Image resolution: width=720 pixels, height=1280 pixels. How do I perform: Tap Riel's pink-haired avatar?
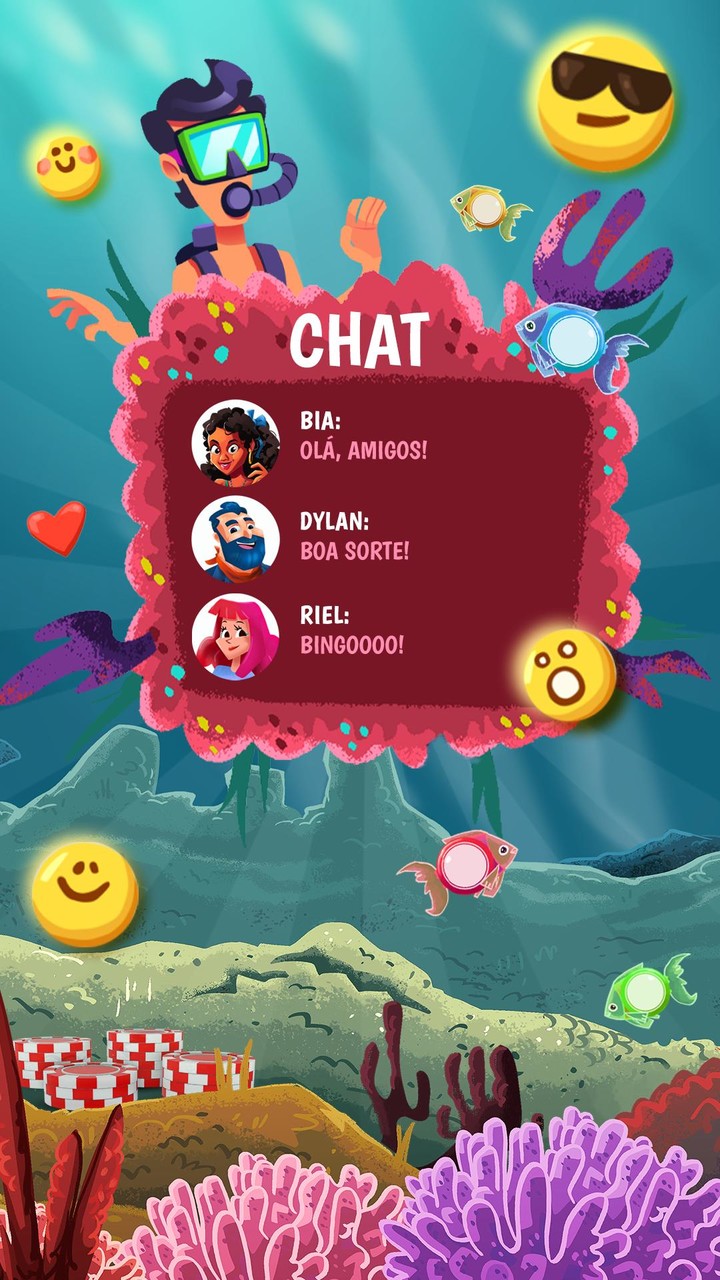(x=236, y=636)
